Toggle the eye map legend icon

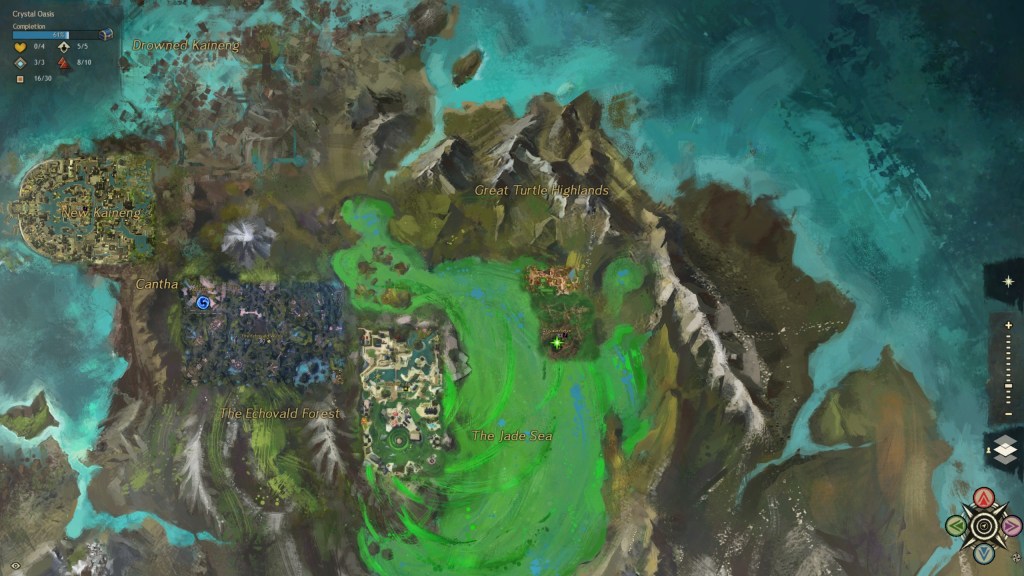13,565
